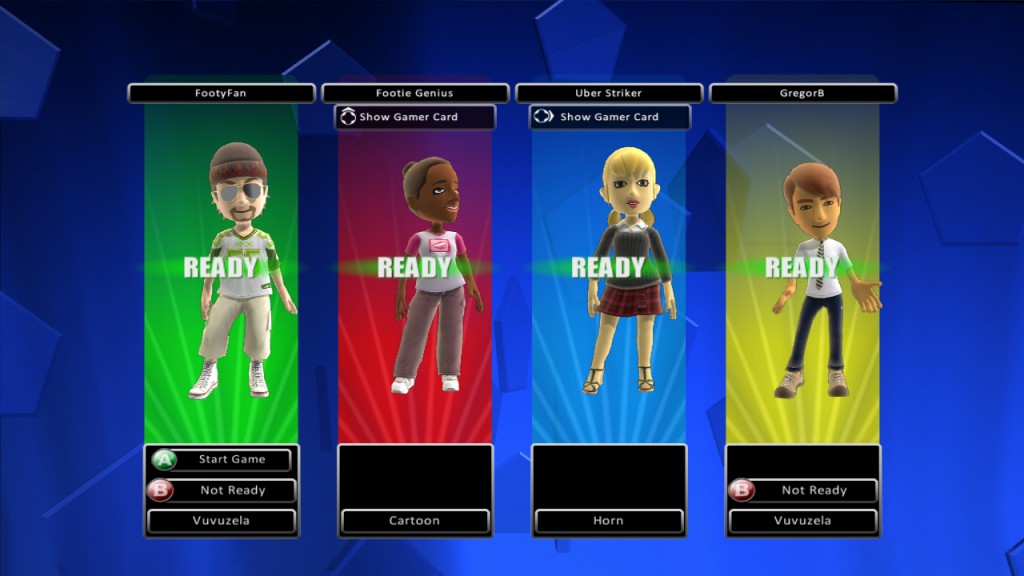This screenshot has width=1024, height=576.
Task: Start Game in FootyFan's panel
Action: point(222,460)
